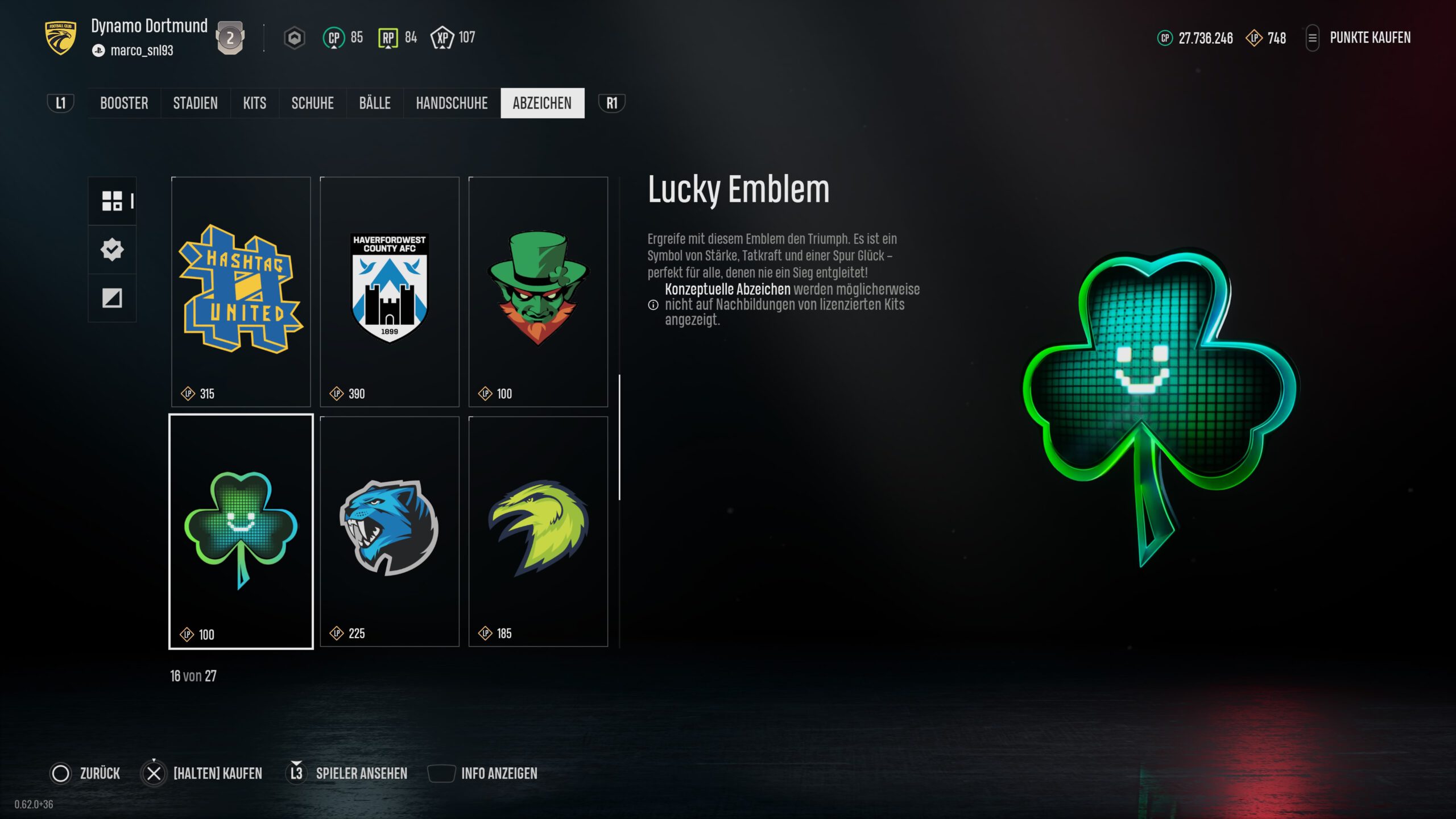
Task: Choose the blue panther emblem card
Action: pyautogui.click(x=390, y=531)
